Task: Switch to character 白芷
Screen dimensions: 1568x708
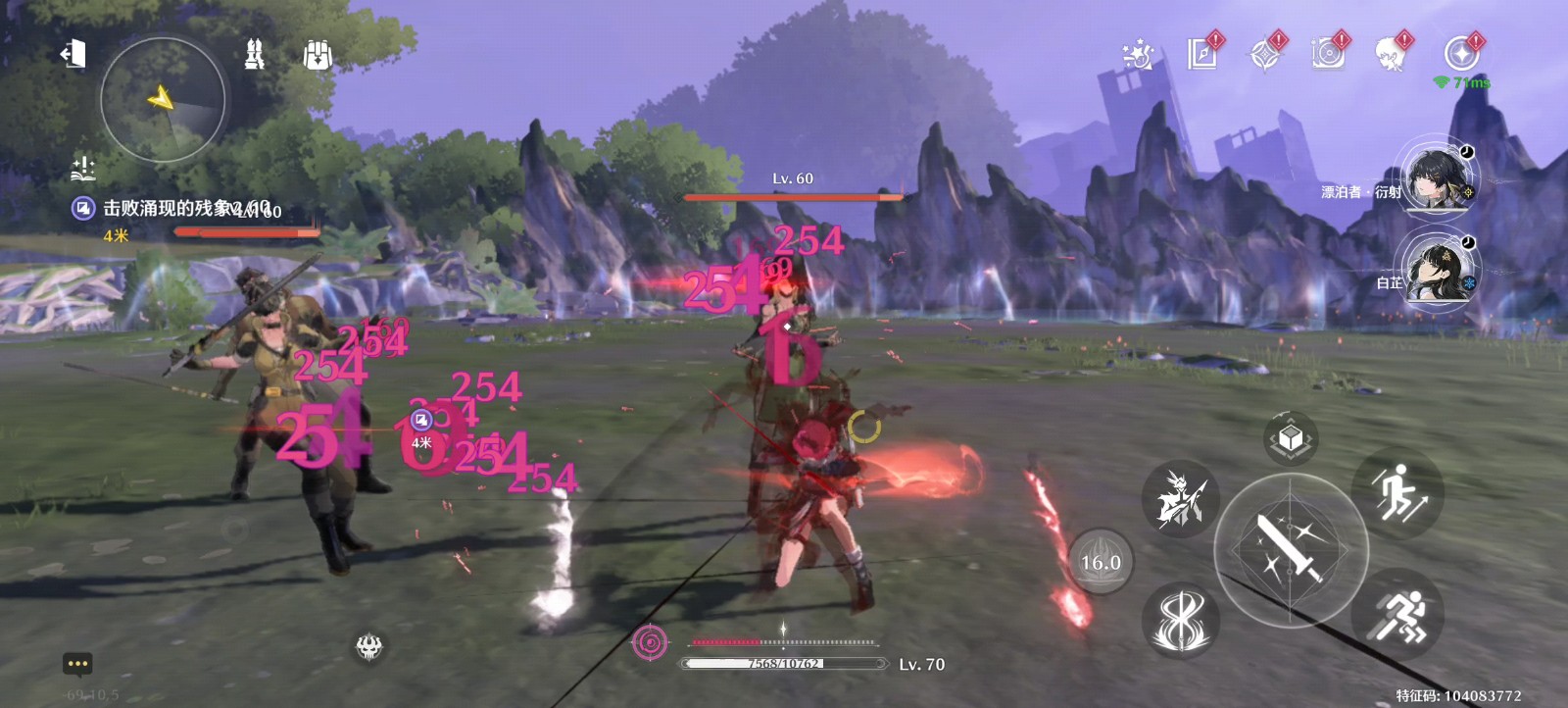Action: [1438, 269]
